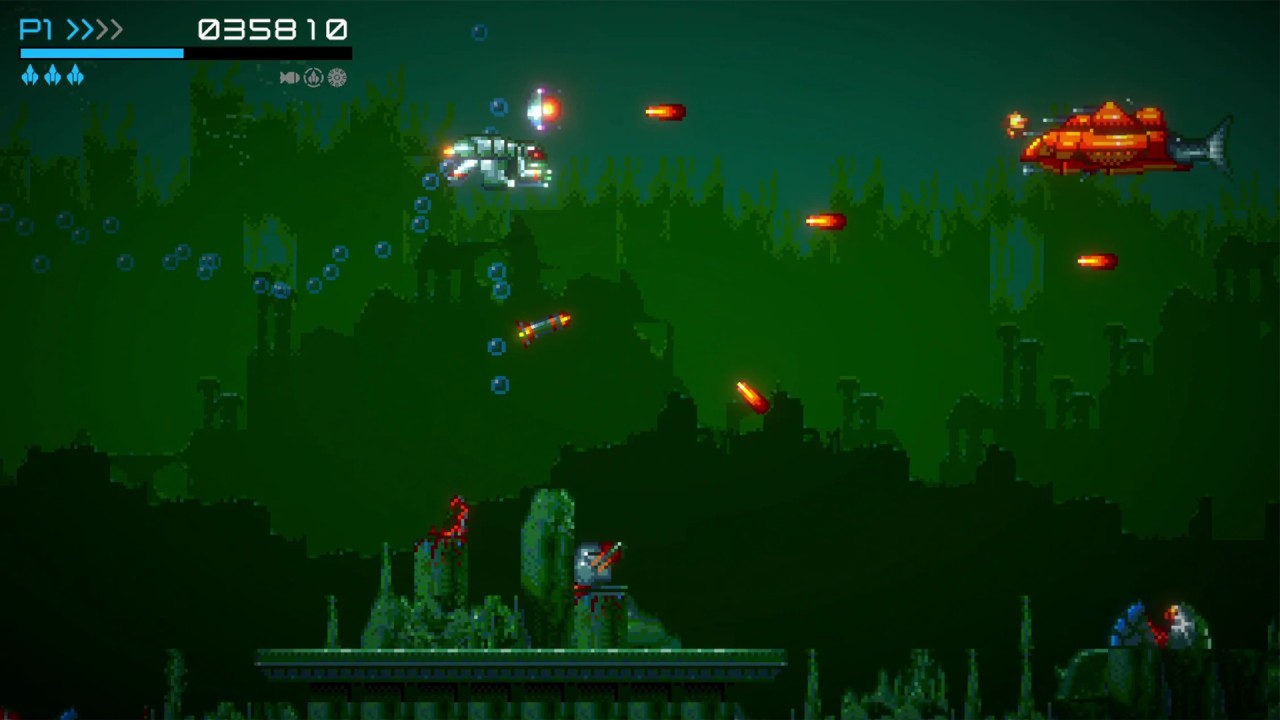Click the speed level chevrons indicator
The width and height of the screenshot is (1280, 720).
tap(94, 29)
